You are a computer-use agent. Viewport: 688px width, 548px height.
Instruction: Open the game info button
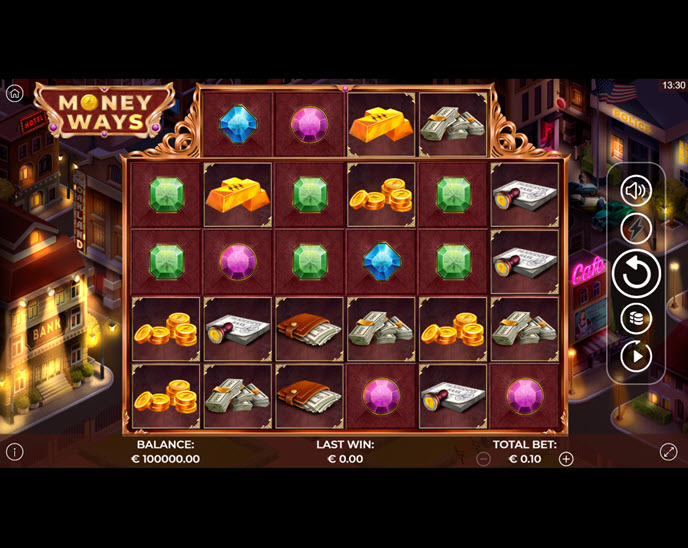pyautogui.click(x=15, y=452)
